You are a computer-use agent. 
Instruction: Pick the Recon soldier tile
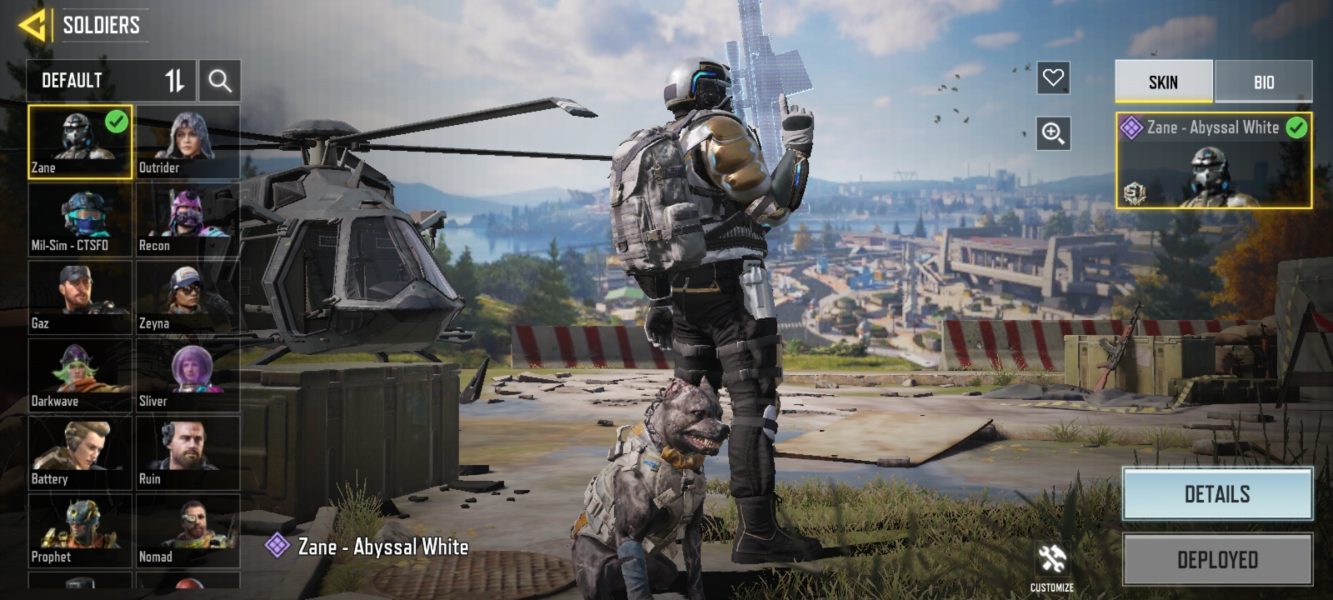point(187,220)
